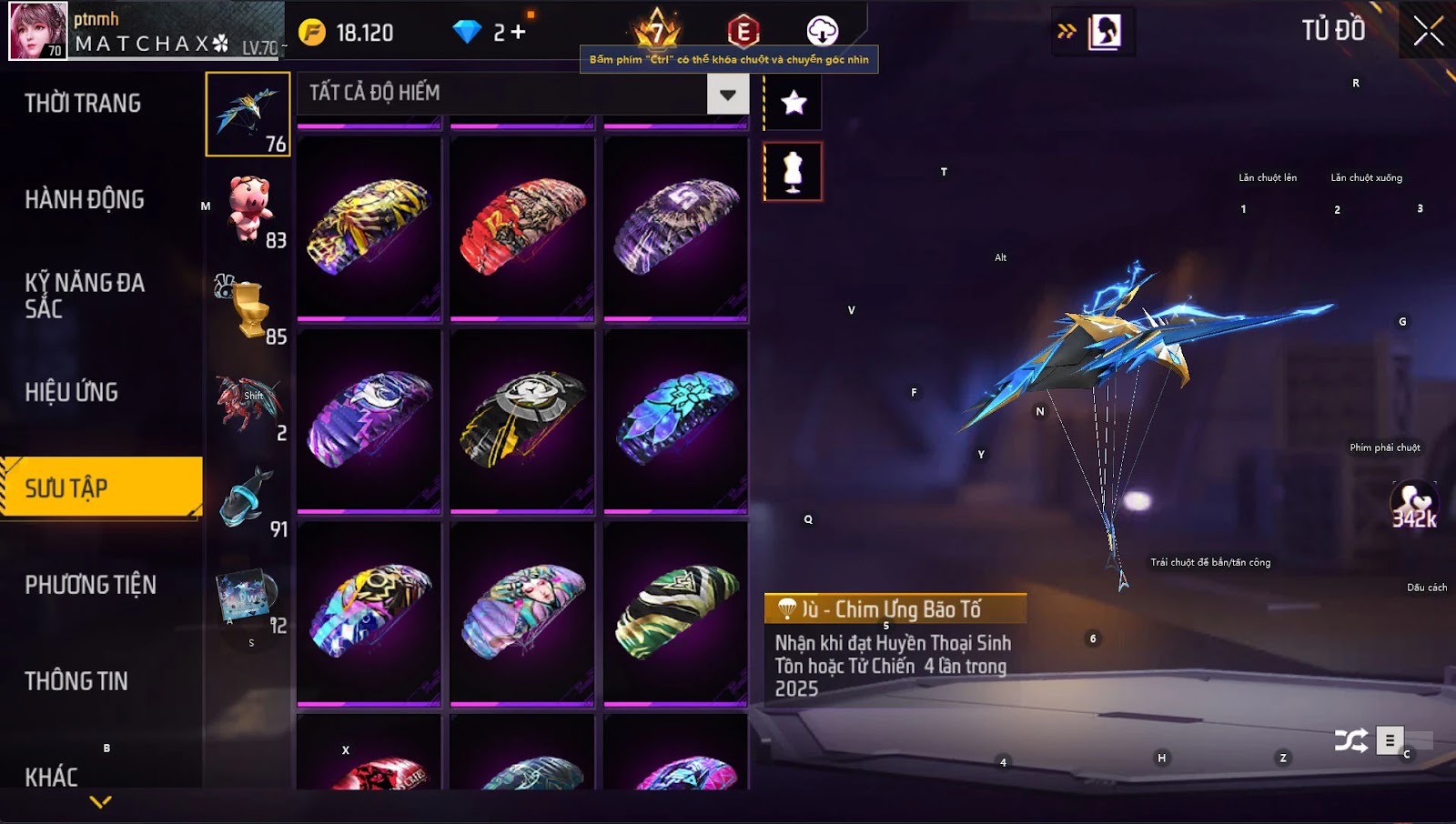Image resolution: width=1456 pixels, height=824 pixels.
Task: Open the Tất Cả Độ Hiếm rarity dropdown
Action: [x=727, y=95]
